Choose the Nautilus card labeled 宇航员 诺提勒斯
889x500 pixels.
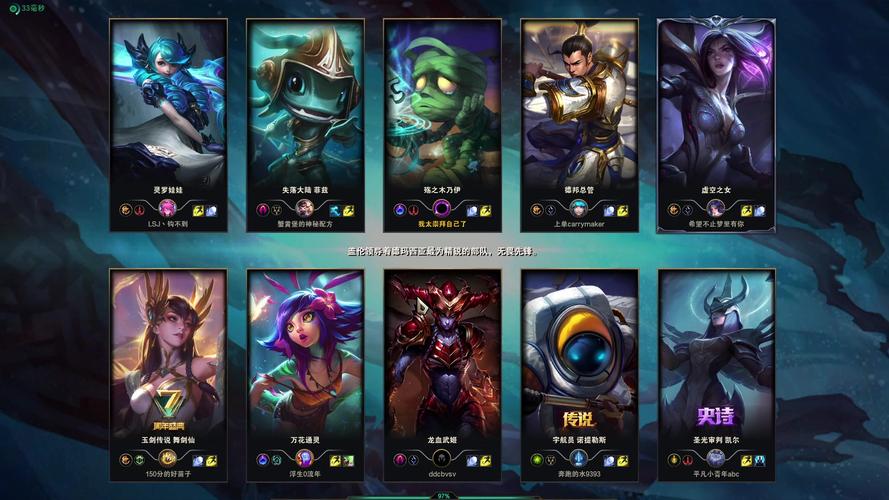coord(579,350)
